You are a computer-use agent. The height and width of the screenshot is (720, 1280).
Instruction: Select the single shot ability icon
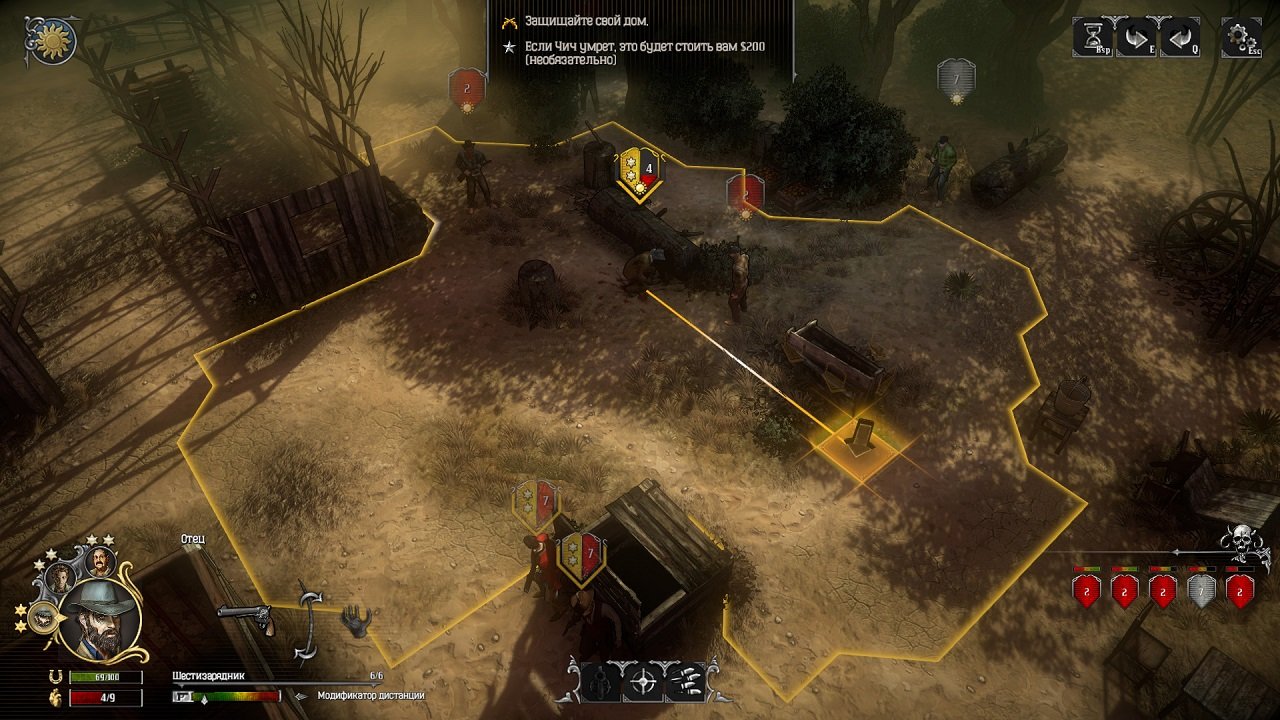(600, 683)
